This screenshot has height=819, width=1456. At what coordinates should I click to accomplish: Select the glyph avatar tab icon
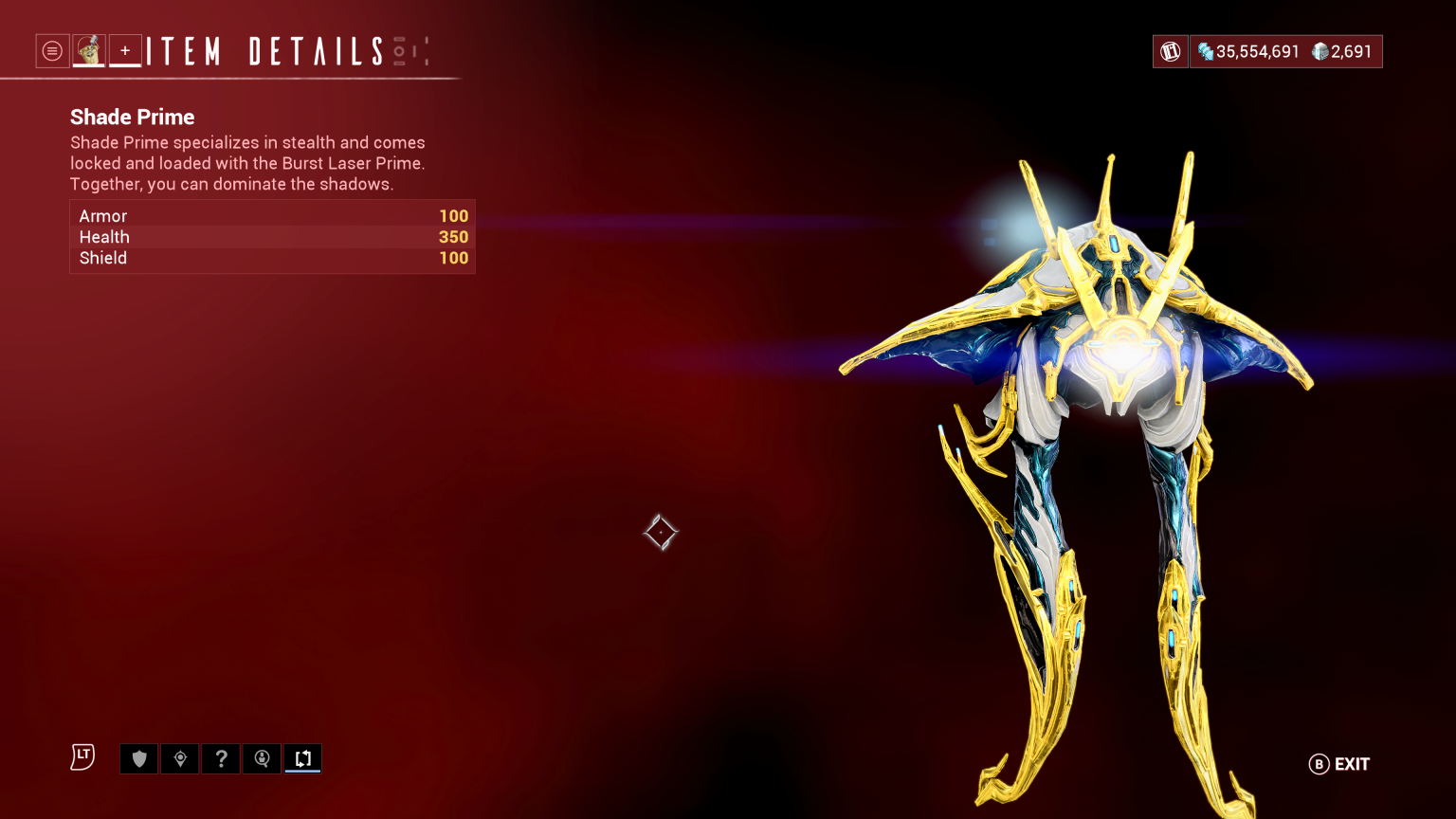coord(89,50)
